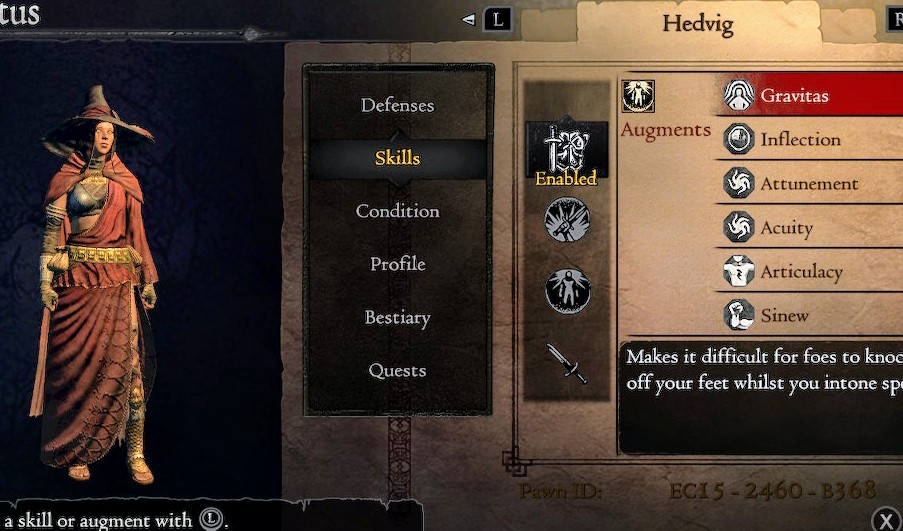Open the Defenses menu entry
This screenshot has width=903, height=531.
coord(397,105)
